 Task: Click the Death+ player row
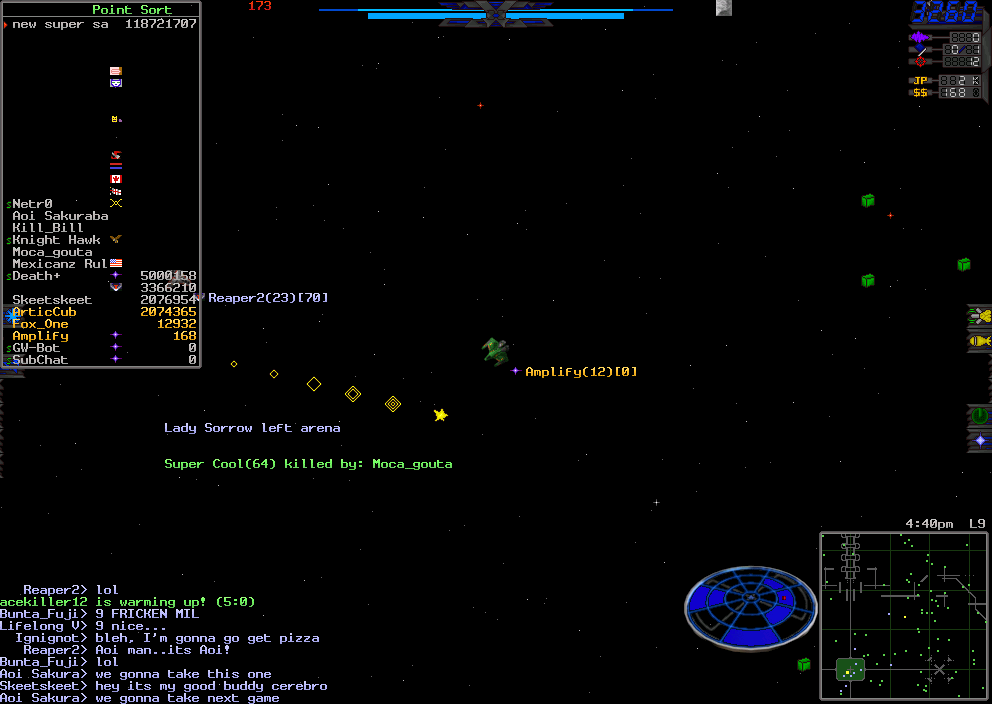point(36,276)
